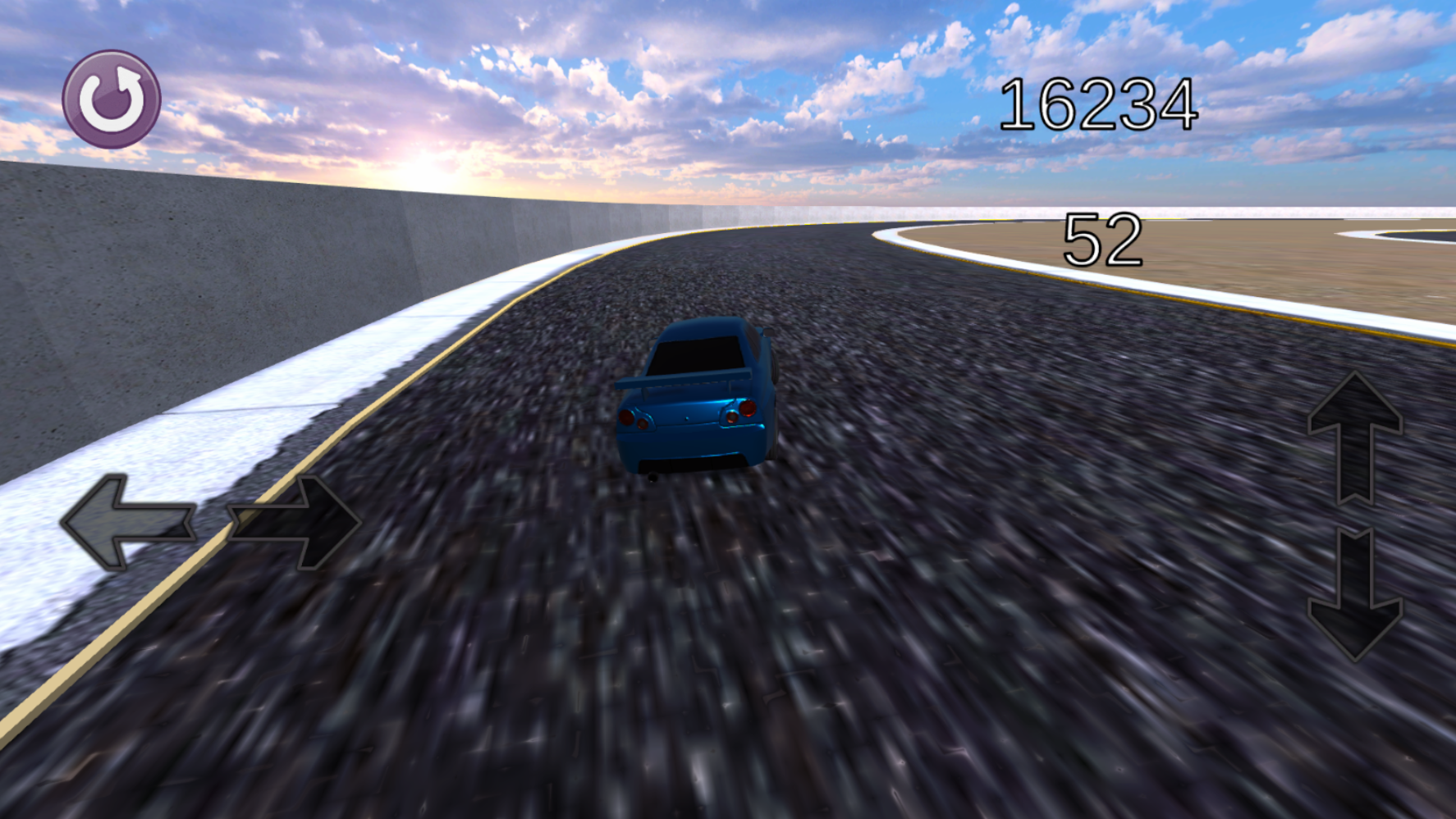
Task: Open the speed readout showing 52
Action: click(1106, 238)
